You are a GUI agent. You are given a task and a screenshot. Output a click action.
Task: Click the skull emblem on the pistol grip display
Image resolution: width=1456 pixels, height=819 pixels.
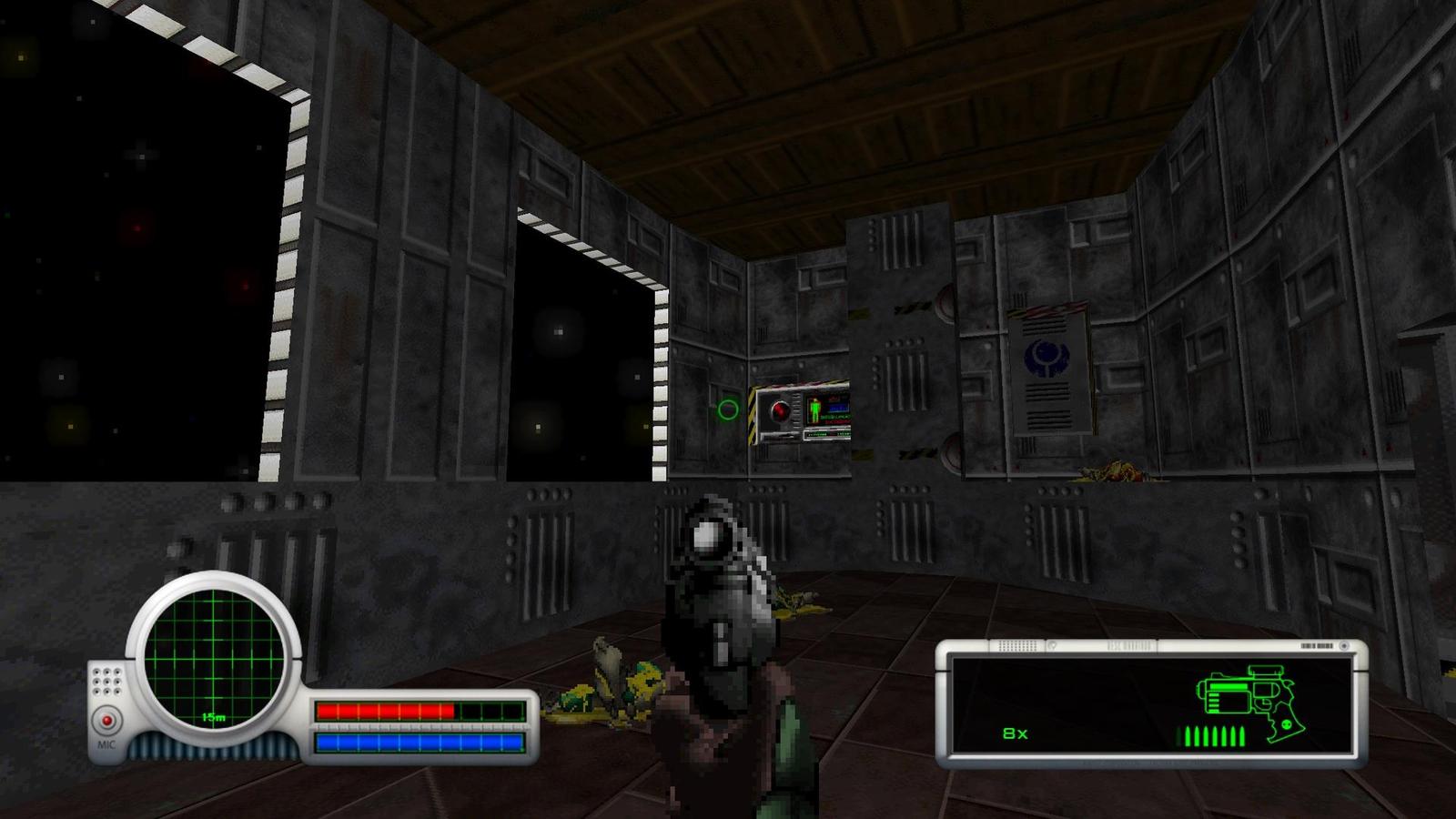1285,724
